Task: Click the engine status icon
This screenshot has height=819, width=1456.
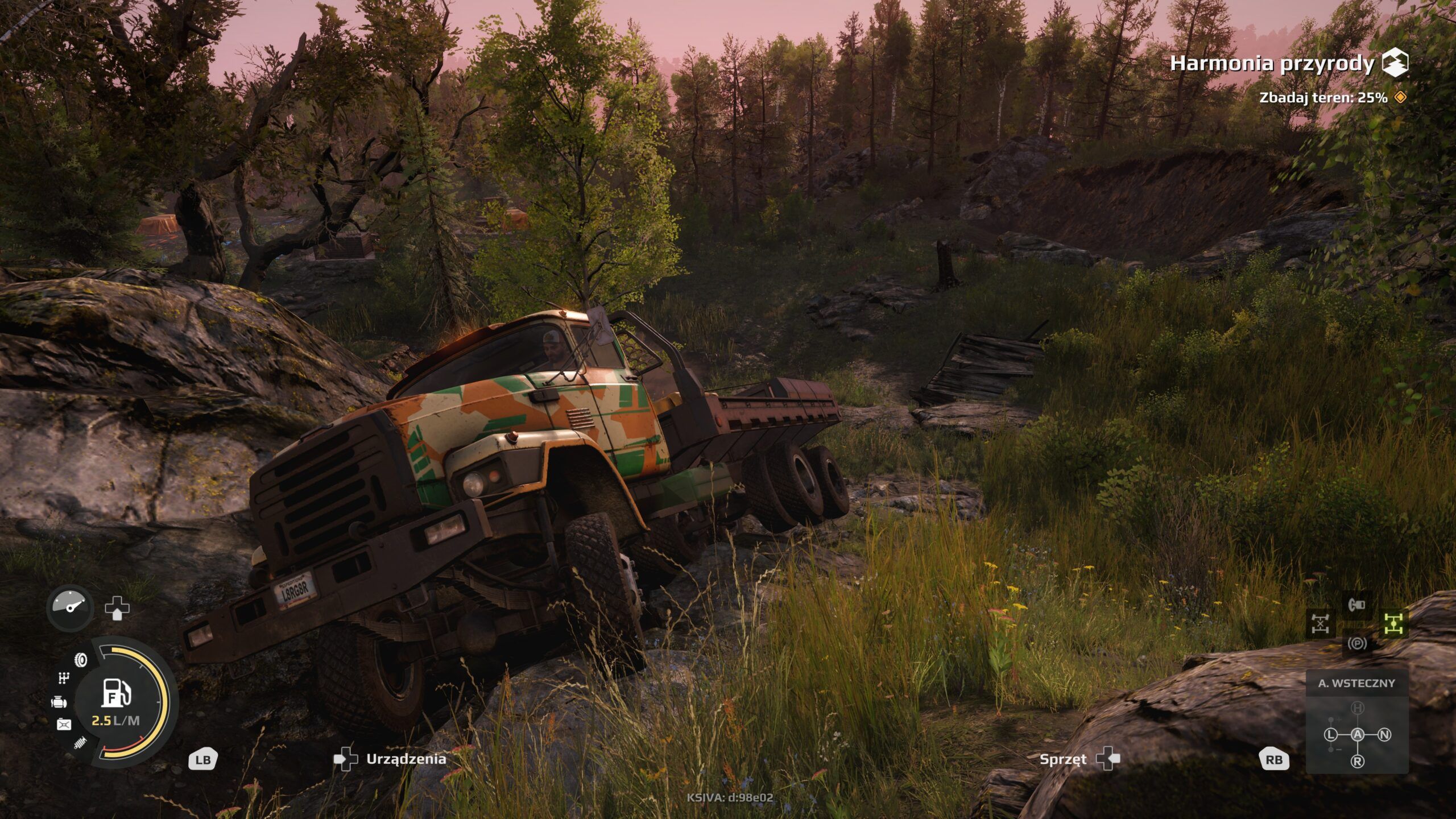Action: click(59, 701)
